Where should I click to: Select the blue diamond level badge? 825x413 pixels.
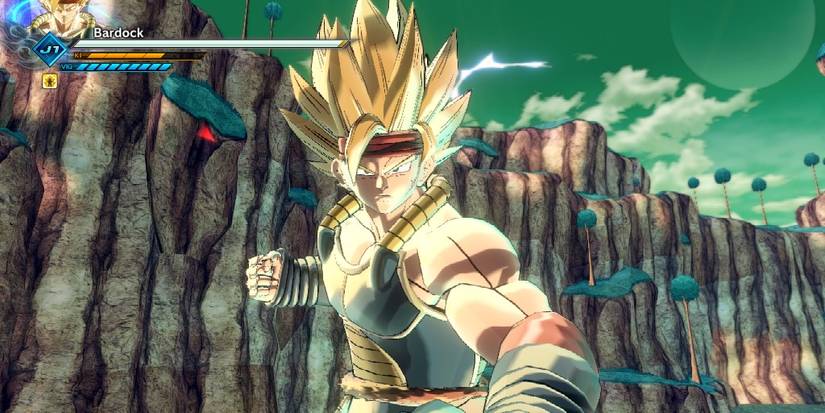(48, 50)
